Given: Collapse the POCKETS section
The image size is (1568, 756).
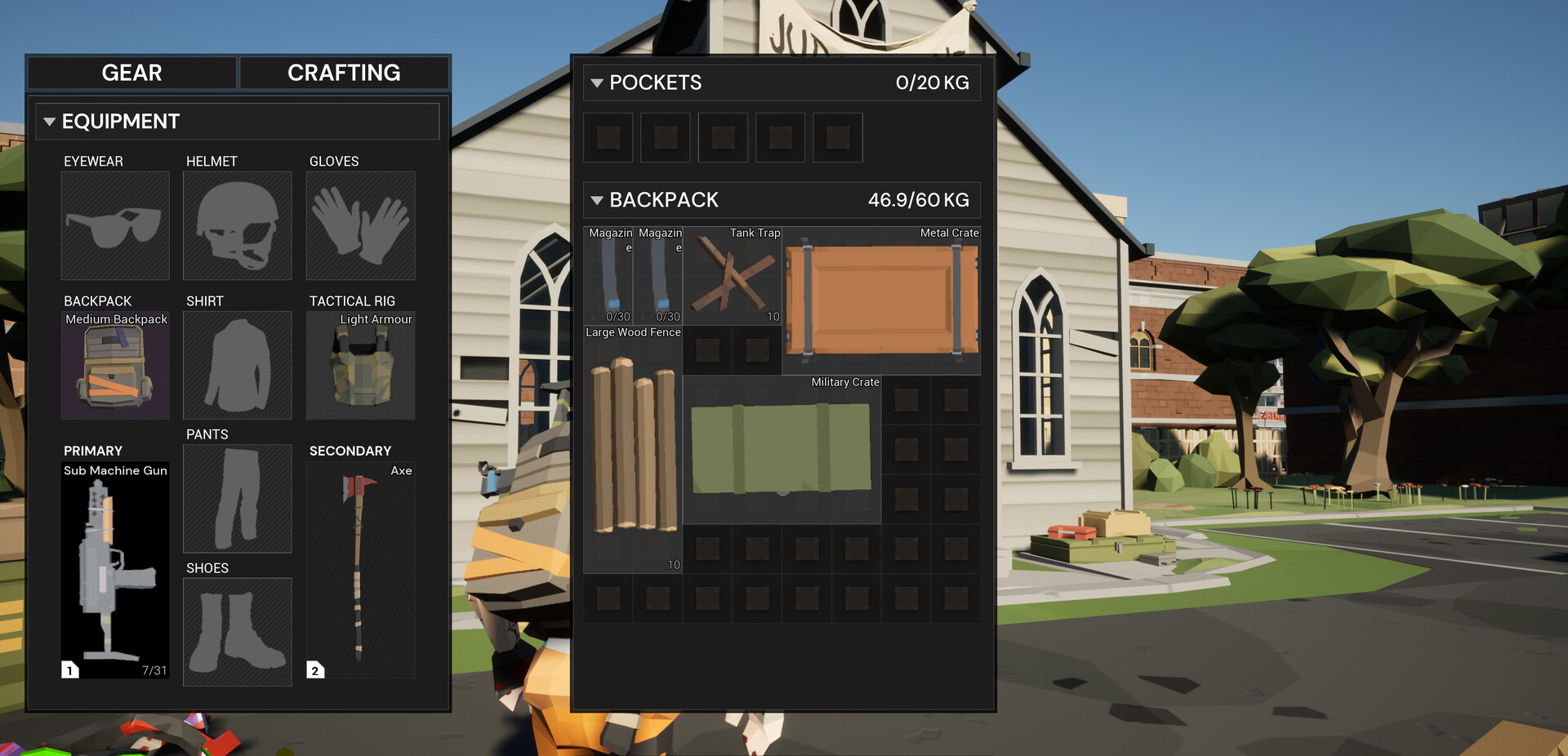Looking at the screenshot, I should pyautogui.click(x=597, y=82).
